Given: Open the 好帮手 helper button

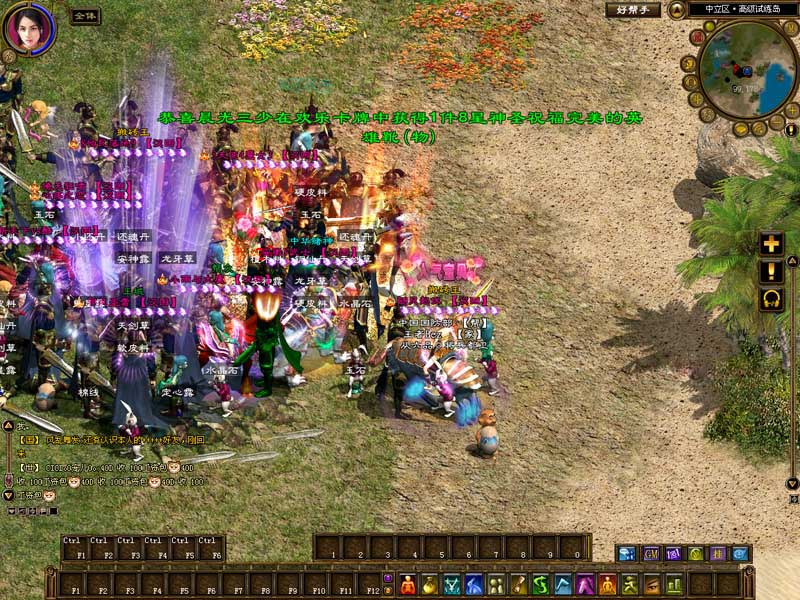Looking at the screenshot, I should click(x=633, y=10).
